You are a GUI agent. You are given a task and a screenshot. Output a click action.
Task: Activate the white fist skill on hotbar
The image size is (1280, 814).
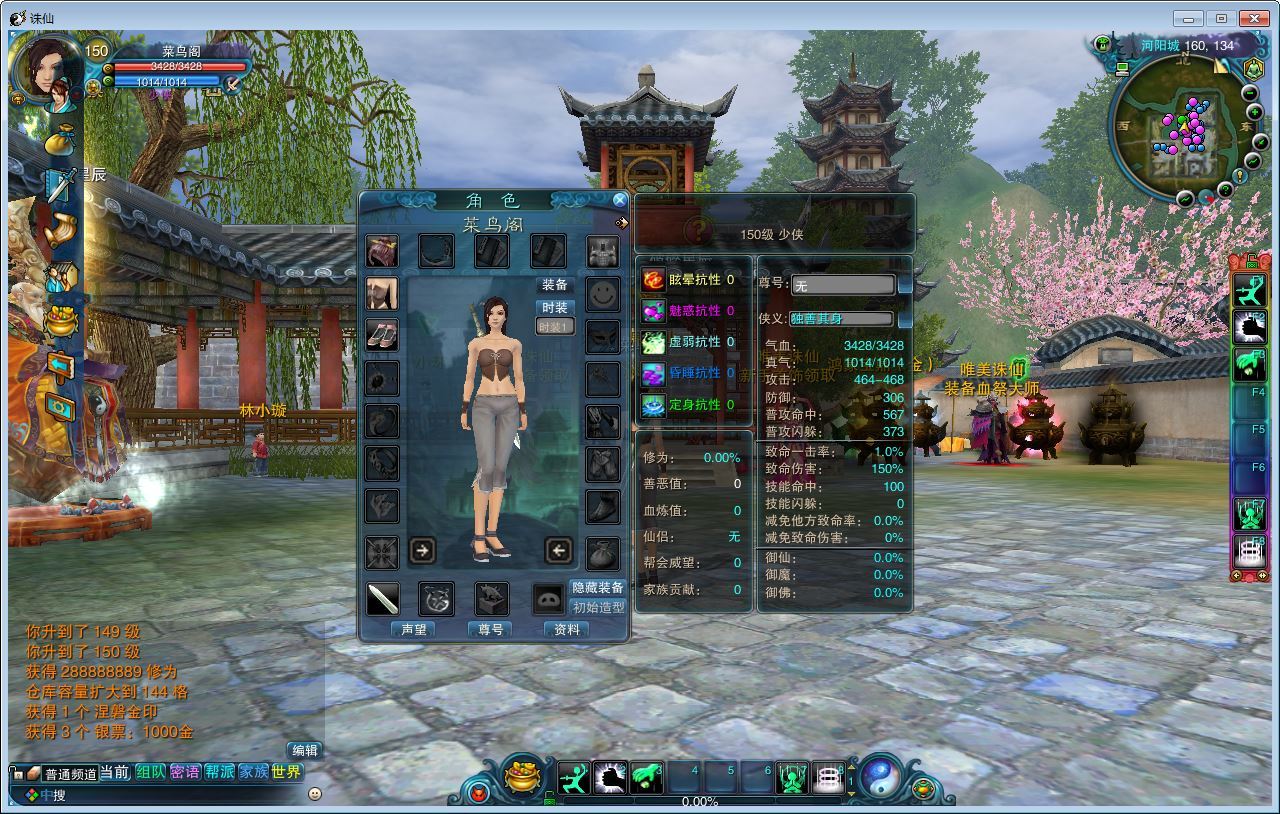(610, 777)
